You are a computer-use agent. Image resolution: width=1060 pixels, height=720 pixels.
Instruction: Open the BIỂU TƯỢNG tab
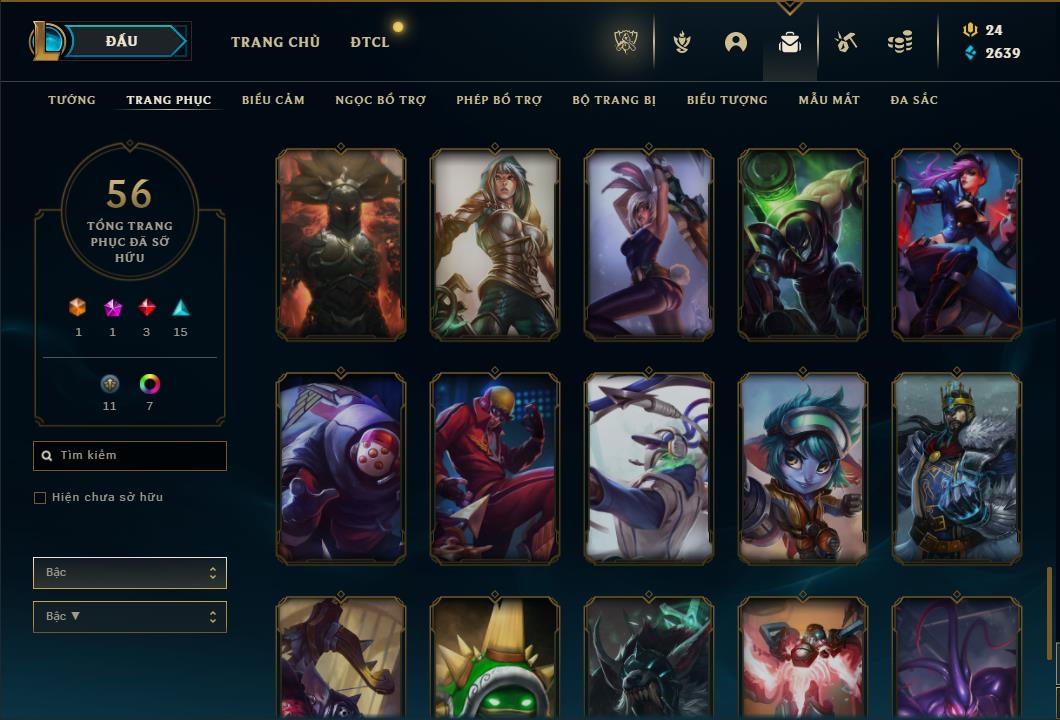pos(727,100)
